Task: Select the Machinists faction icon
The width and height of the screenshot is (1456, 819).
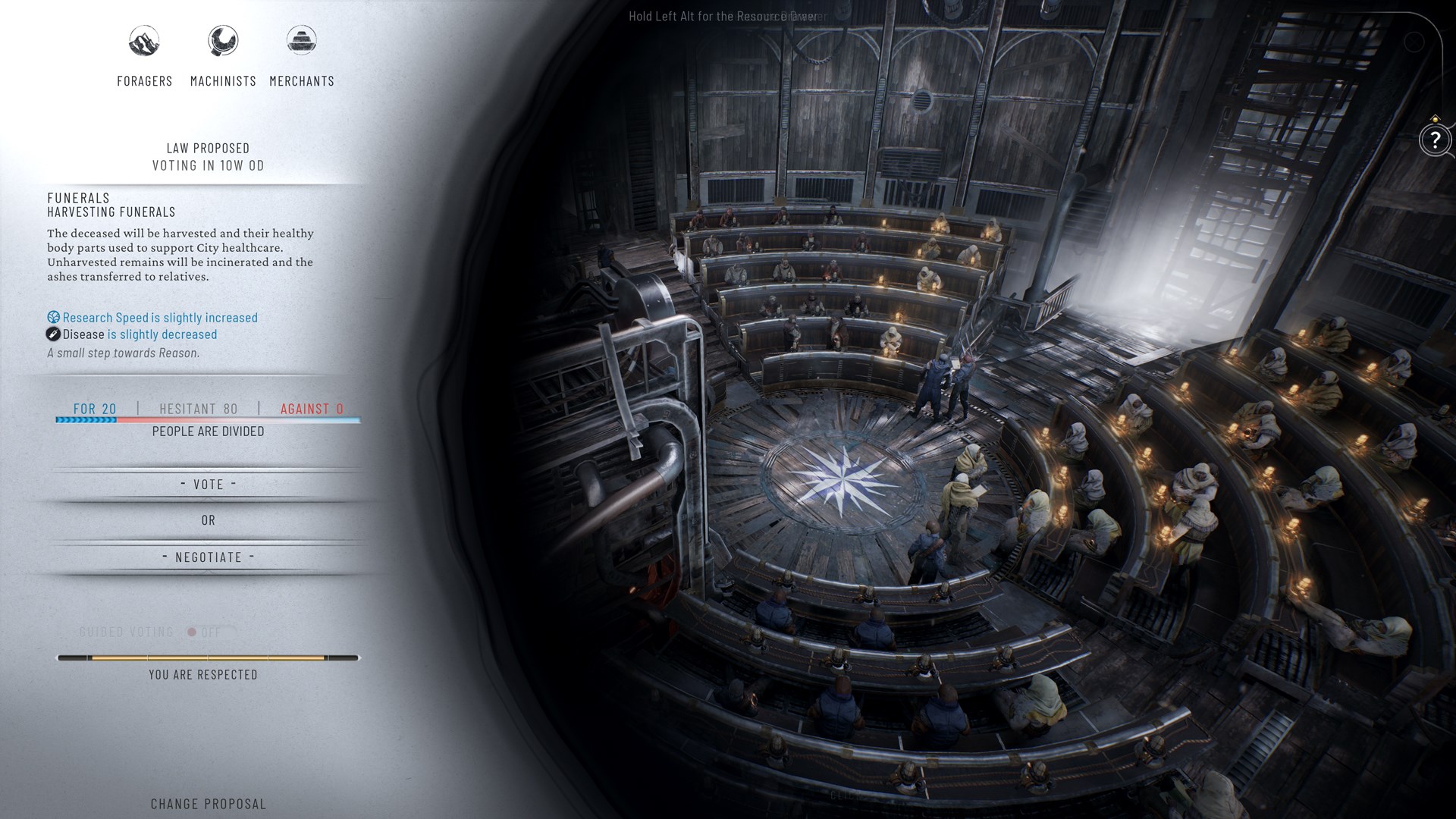Action: 224,42
